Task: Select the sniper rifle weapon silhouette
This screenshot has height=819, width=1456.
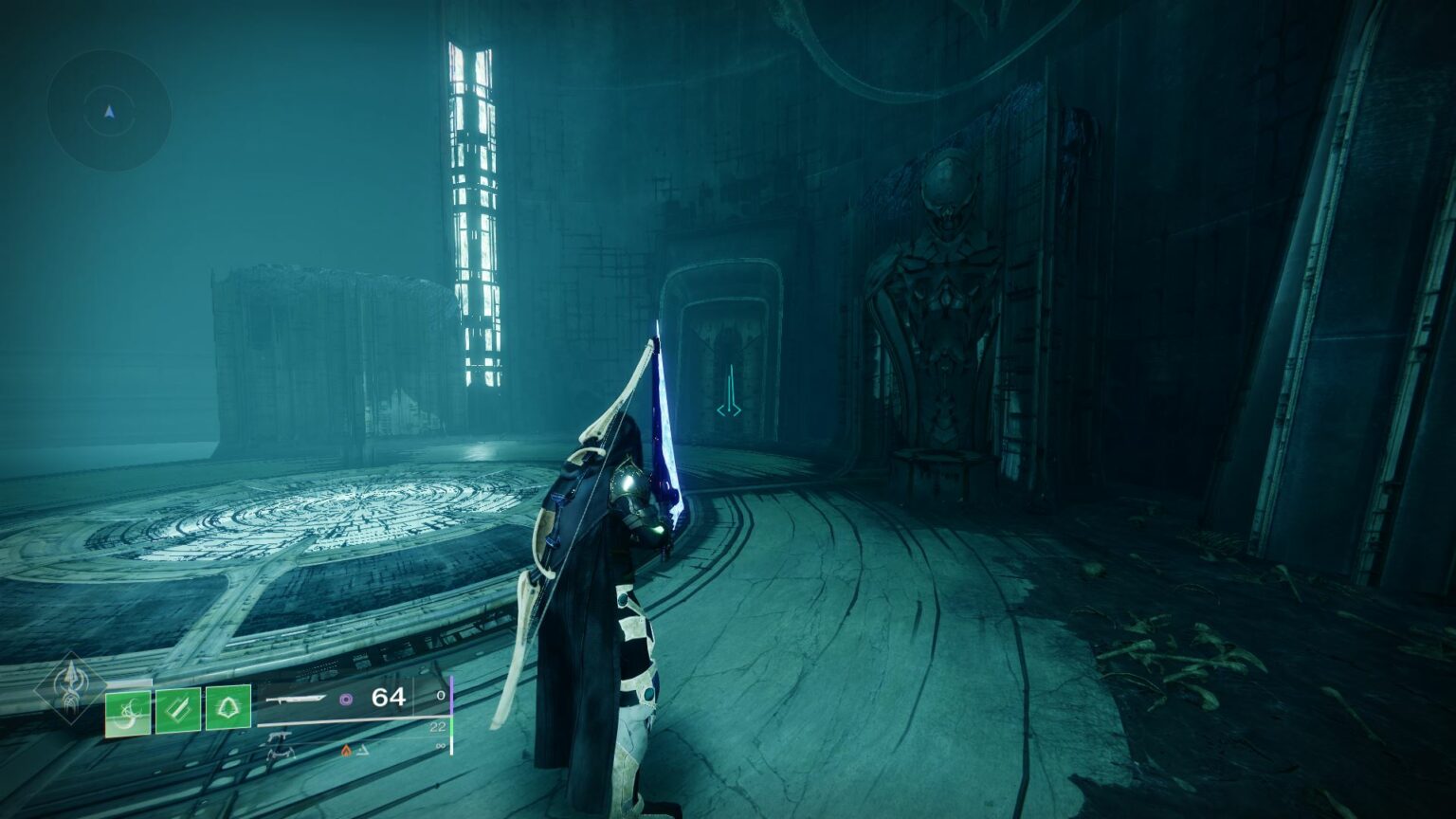Action: point(296,700)
